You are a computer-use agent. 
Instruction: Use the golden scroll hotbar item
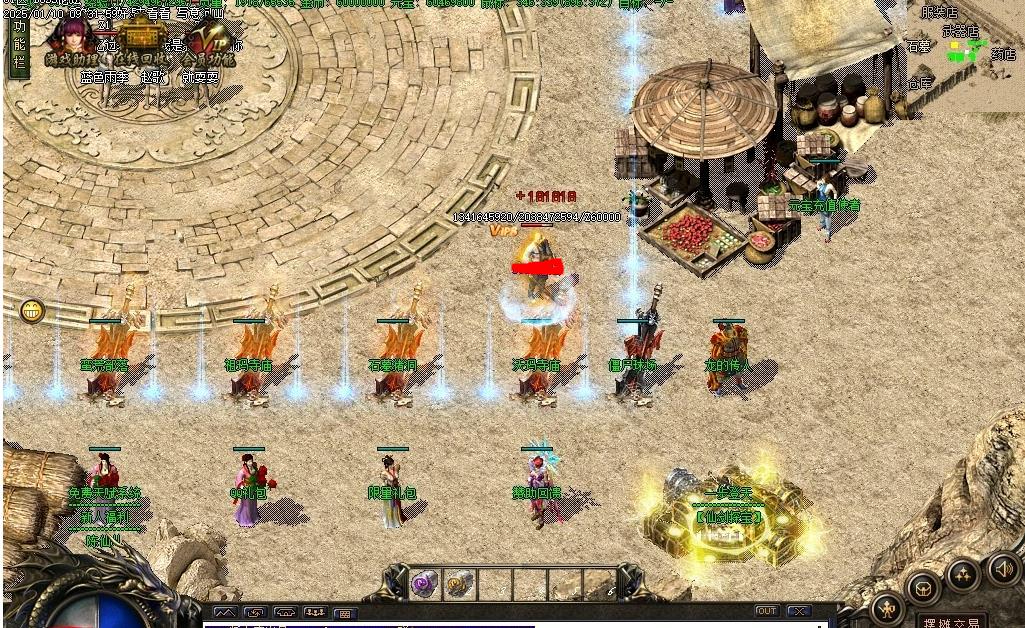coord(459,584)
